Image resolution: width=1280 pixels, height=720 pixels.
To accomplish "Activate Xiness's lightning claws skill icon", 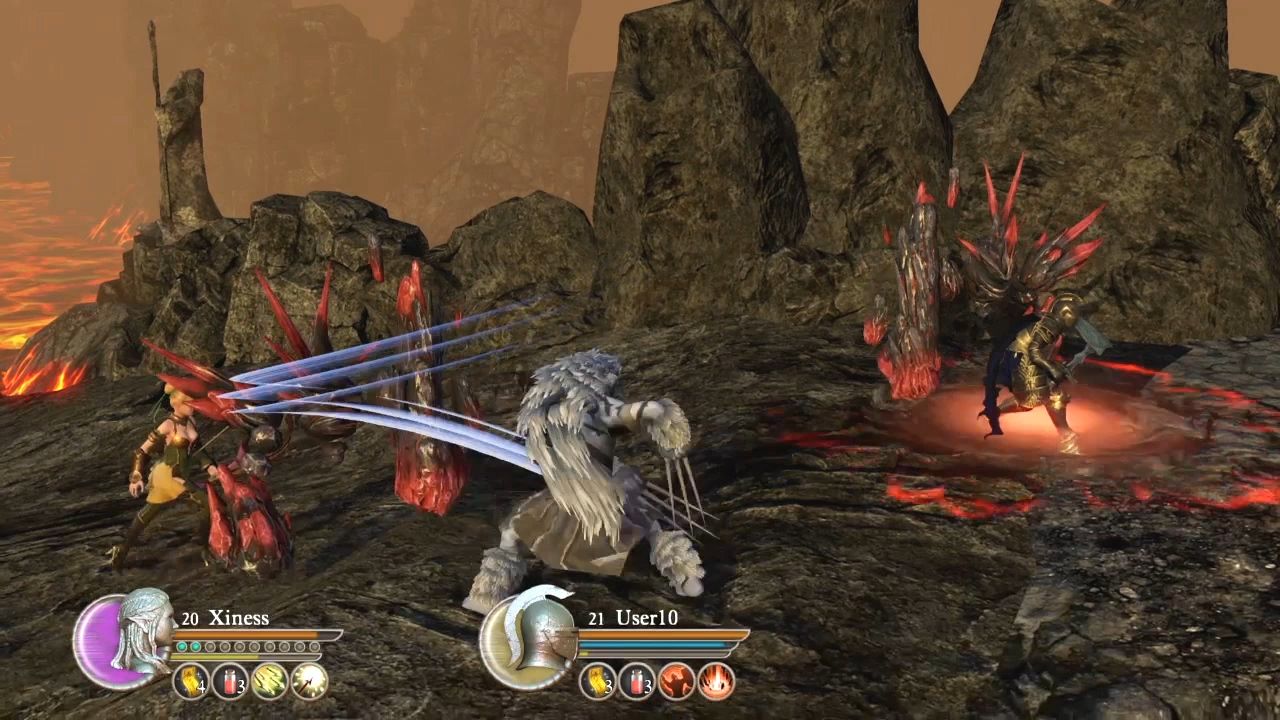I will [268, 680].
